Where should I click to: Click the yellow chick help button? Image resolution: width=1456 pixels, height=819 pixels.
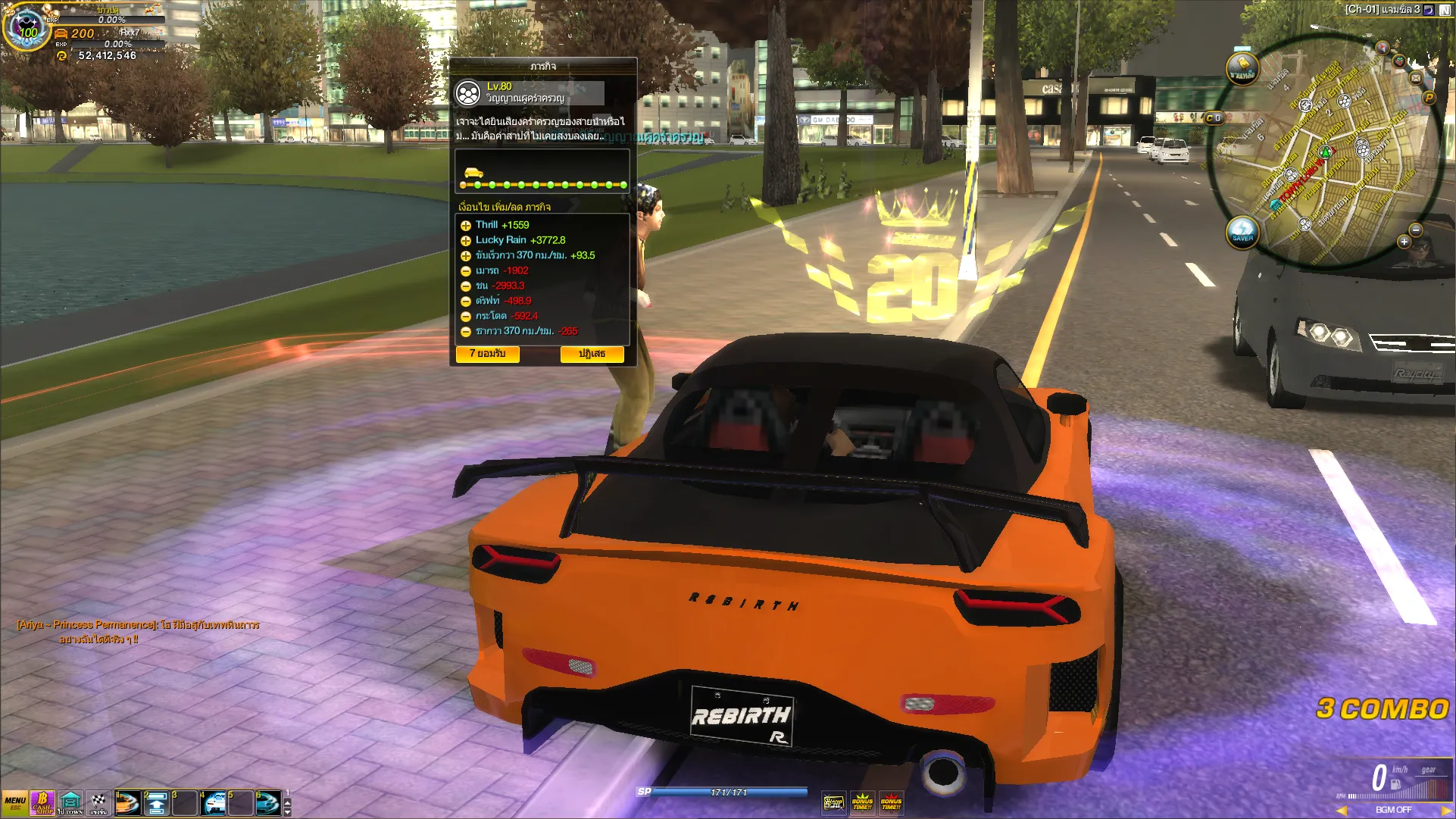click(x=1242, y=69)
